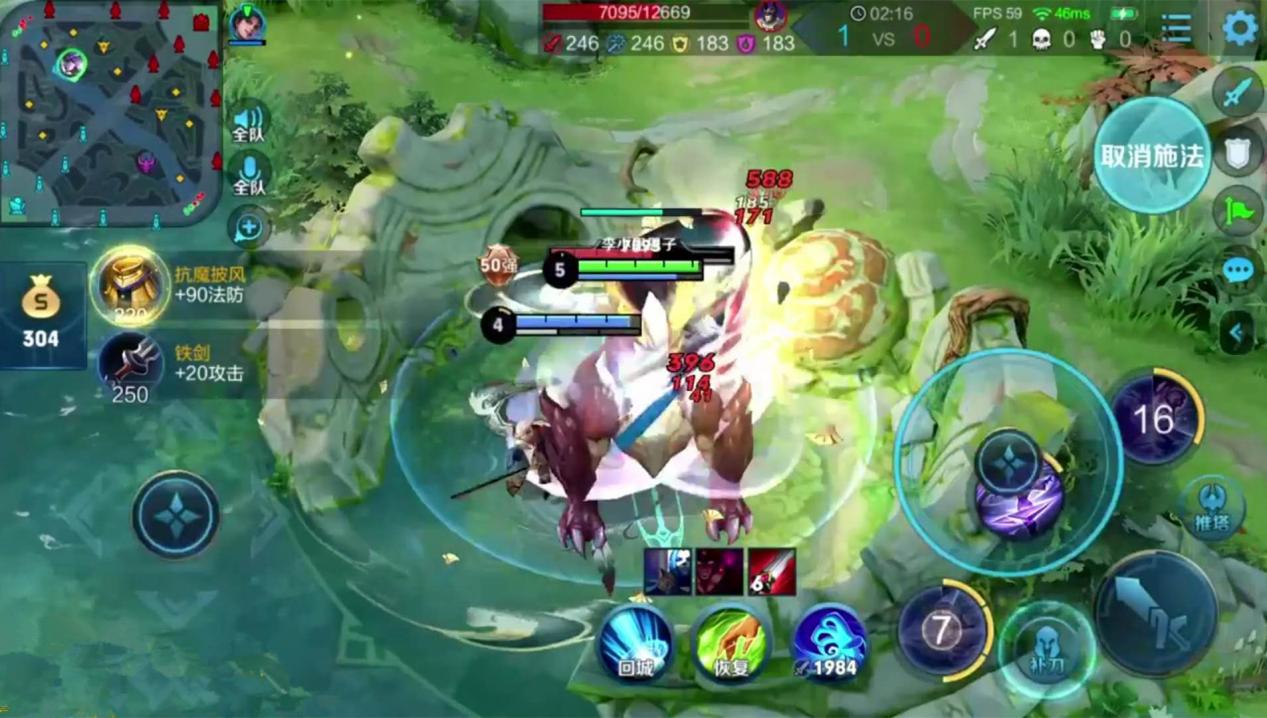Image resolution: width=1267 pixels, height=718 pixels.
Task: Cancel the spell with 取消施法 button
Action: [1152, 156]
